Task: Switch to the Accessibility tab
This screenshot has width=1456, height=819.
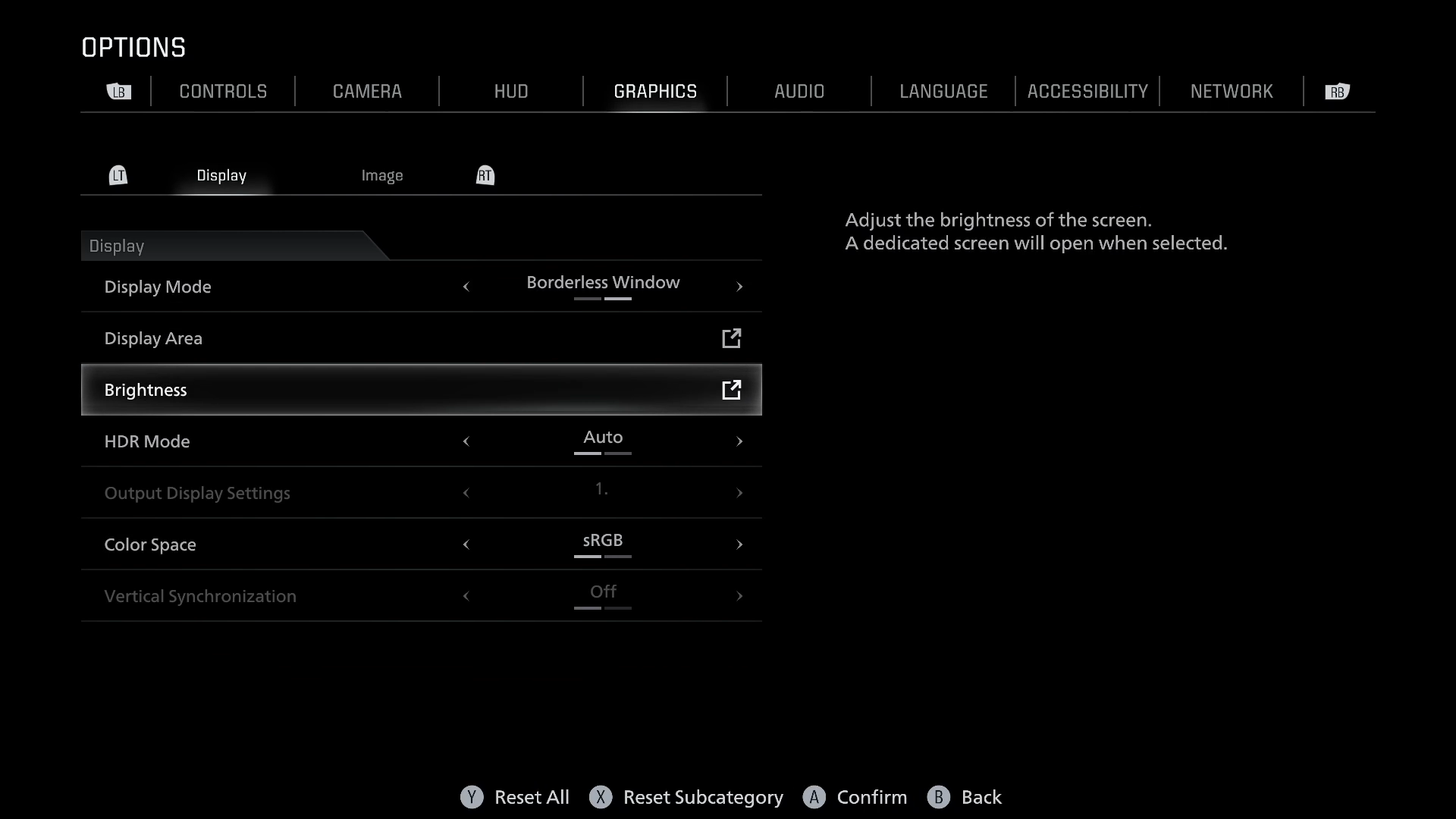Action: pos(1087,92)
